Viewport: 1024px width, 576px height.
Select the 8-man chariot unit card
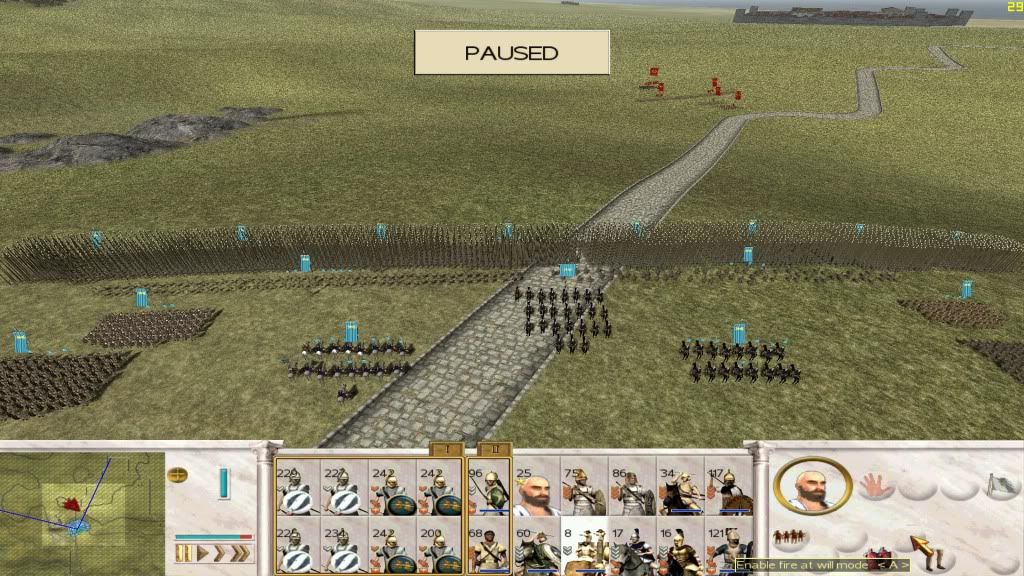click(x=584, y=545)
